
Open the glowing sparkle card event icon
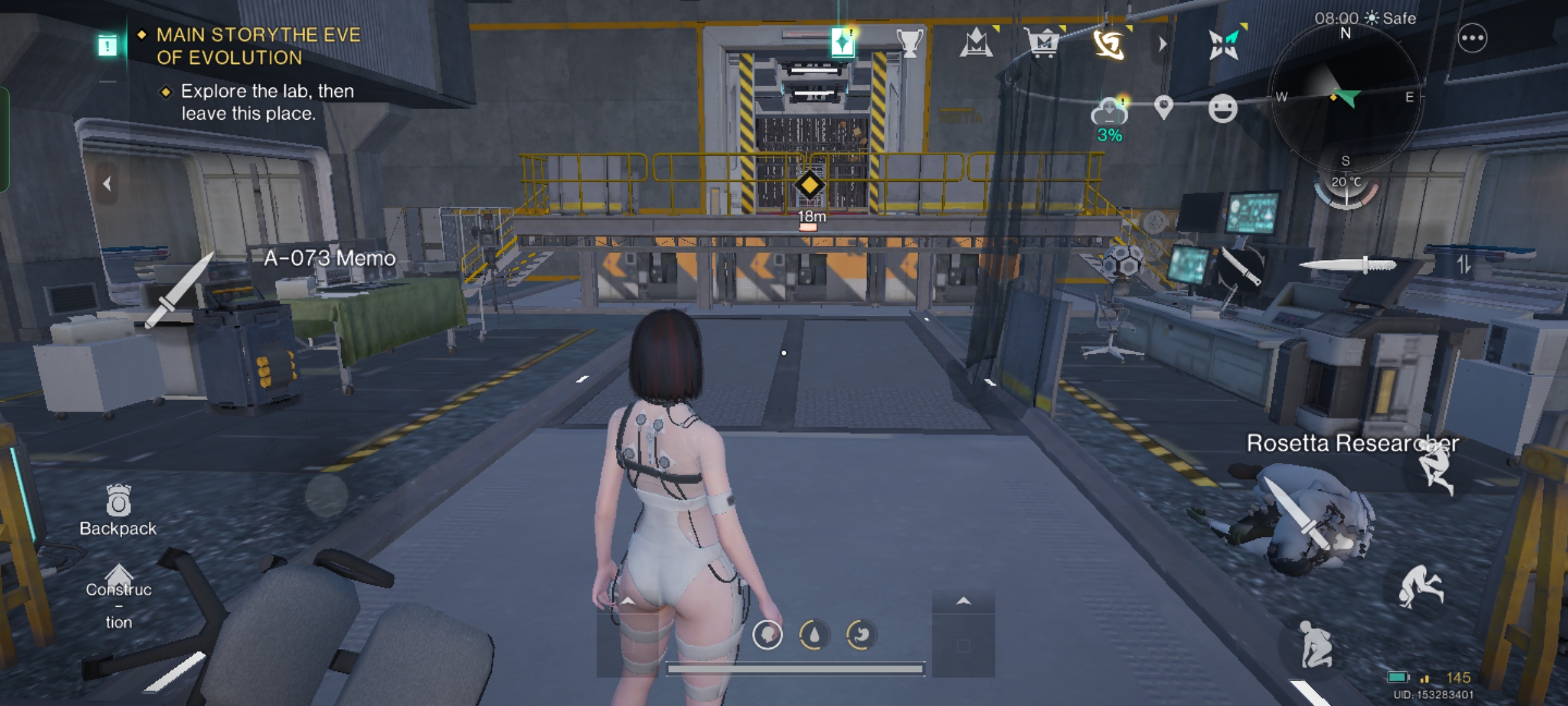[843, 42]
